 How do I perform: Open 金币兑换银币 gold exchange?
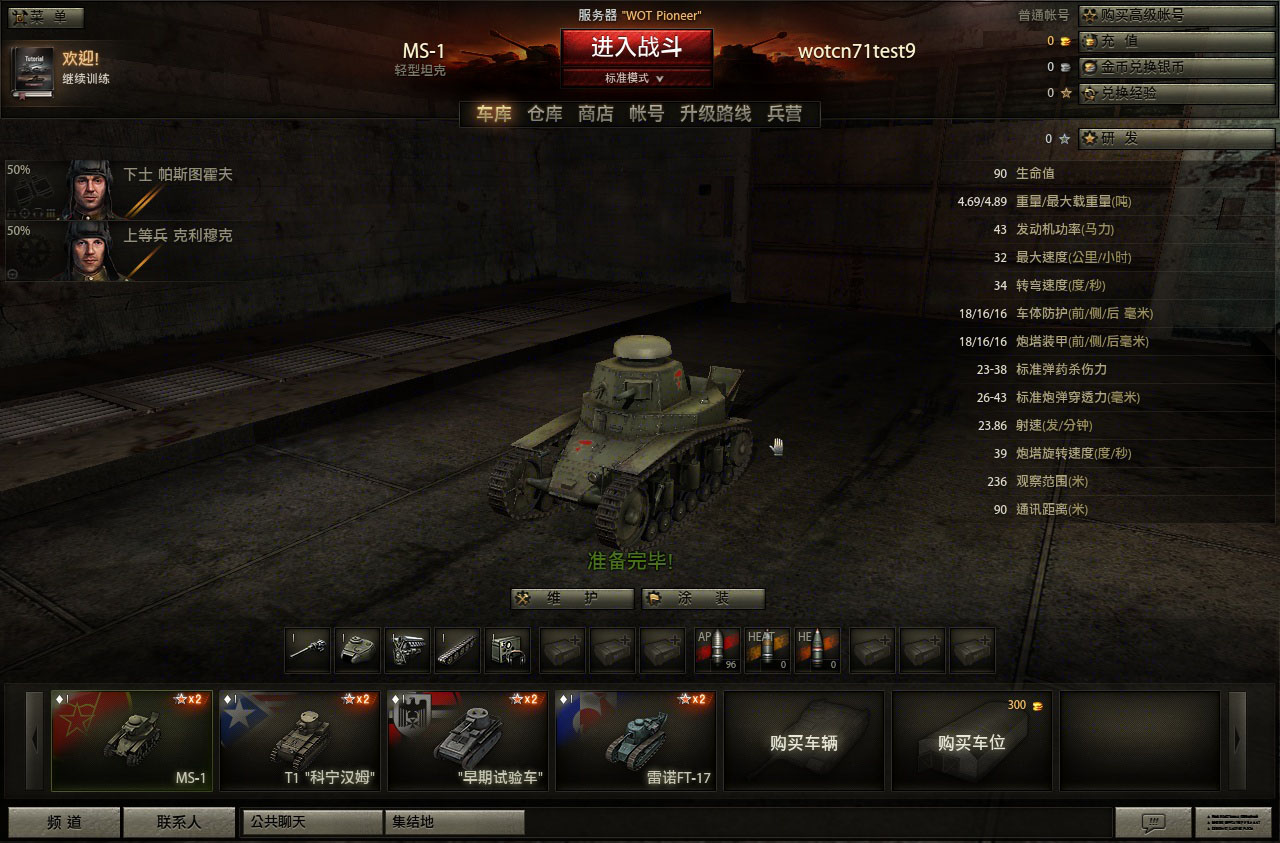point(1176,67)
